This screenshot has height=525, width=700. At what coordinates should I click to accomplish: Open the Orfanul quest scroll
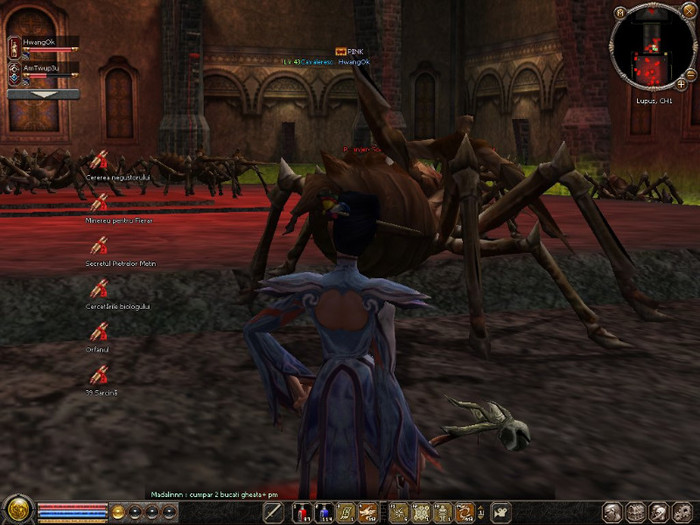(x=98, y=332)
